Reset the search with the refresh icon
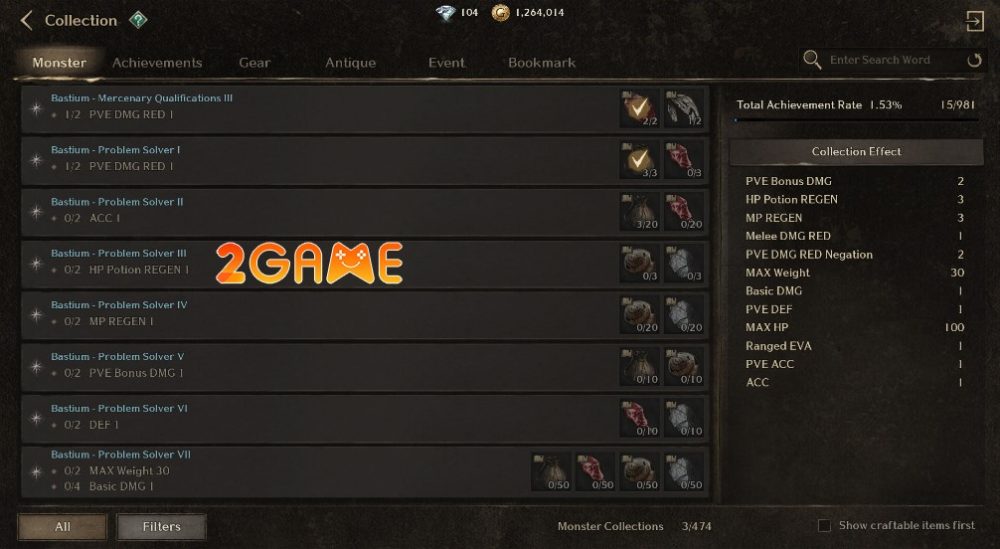The width and height of the screenshot is (1000, 549). coord(974,61)
